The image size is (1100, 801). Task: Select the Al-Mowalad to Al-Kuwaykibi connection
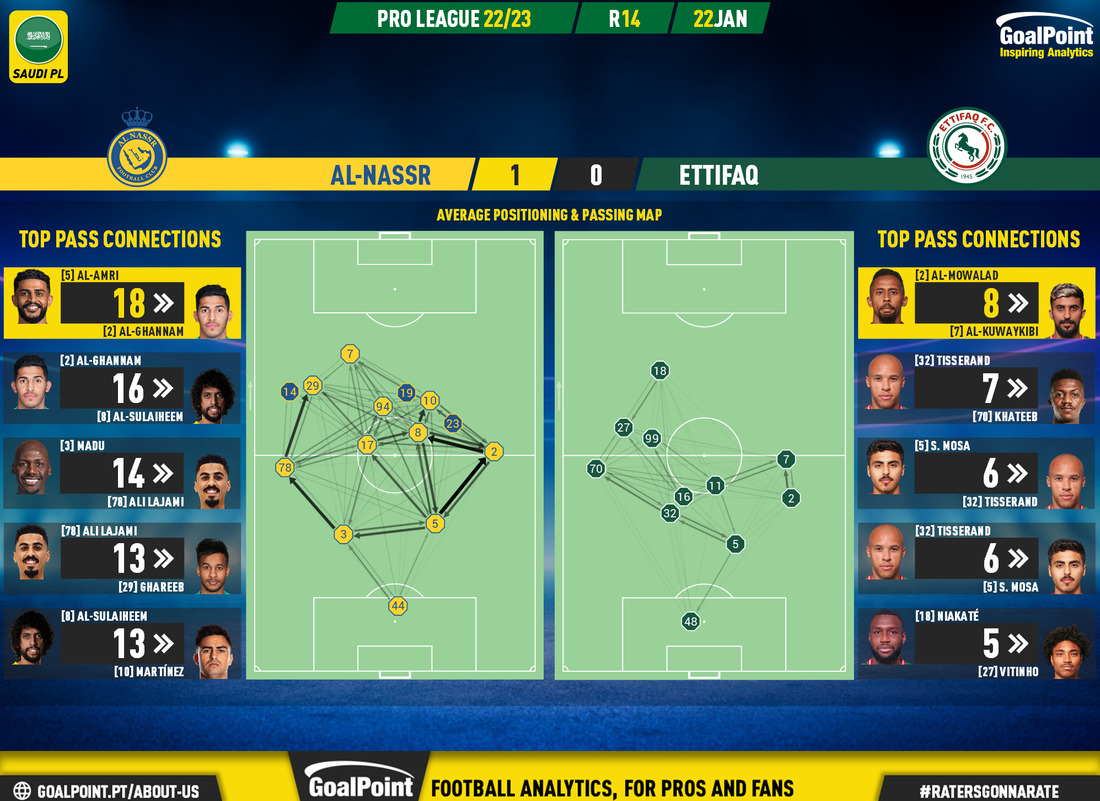(976, 302)
